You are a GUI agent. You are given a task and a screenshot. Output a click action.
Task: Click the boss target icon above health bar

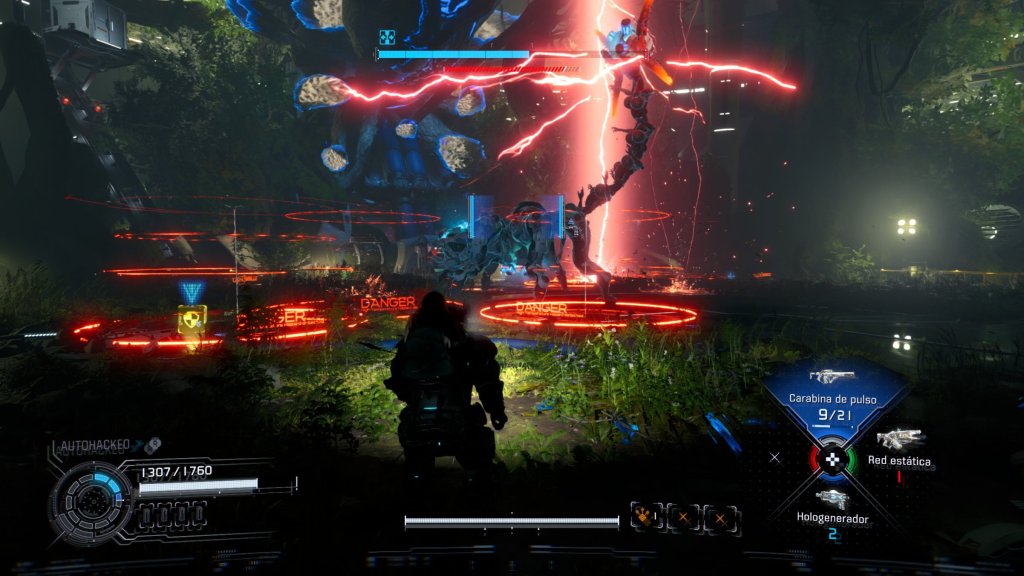pyautogui.click(x=387, y=38)
